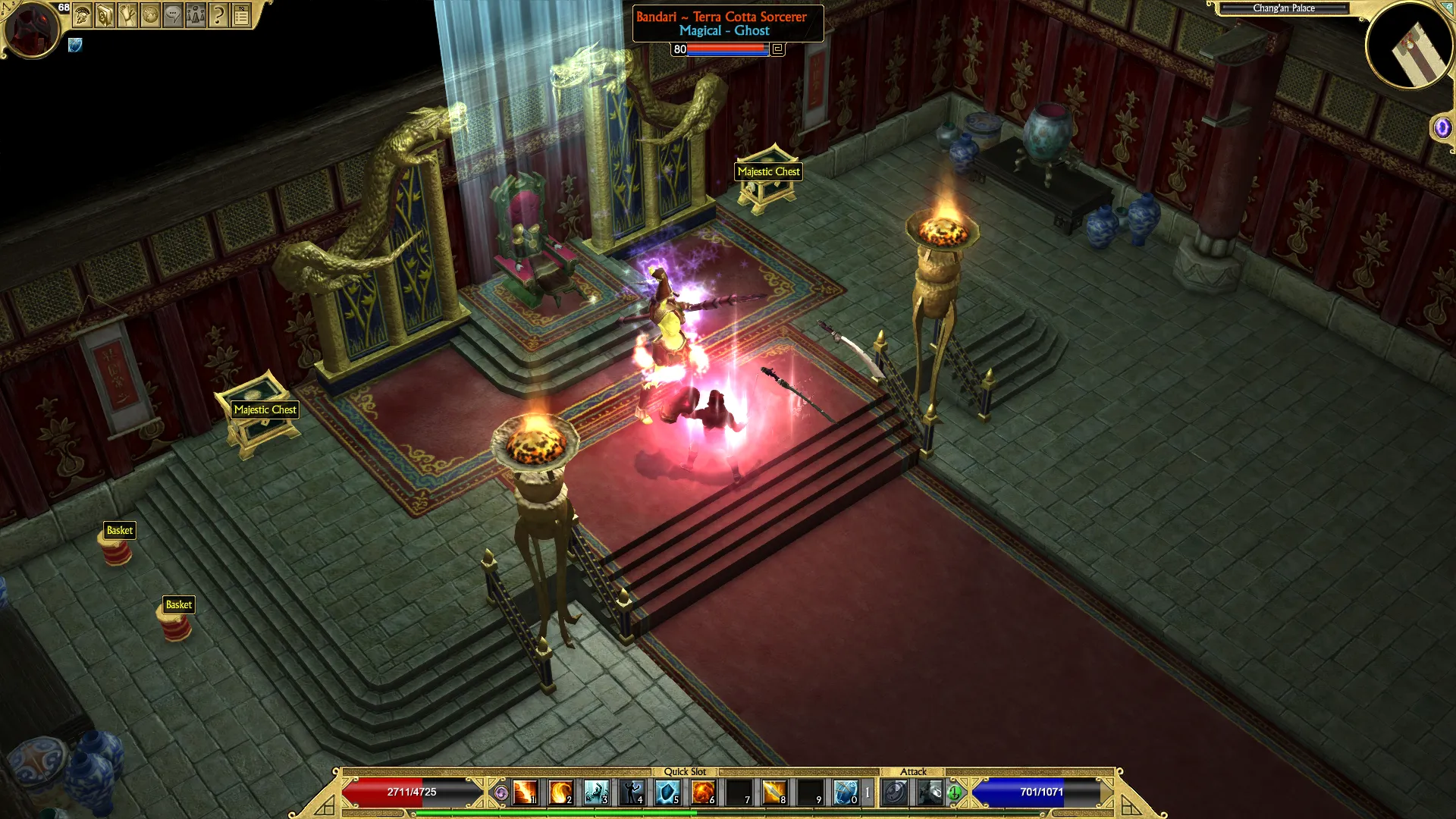Activate the fire swirl skill in slot 2

point(560,792)
